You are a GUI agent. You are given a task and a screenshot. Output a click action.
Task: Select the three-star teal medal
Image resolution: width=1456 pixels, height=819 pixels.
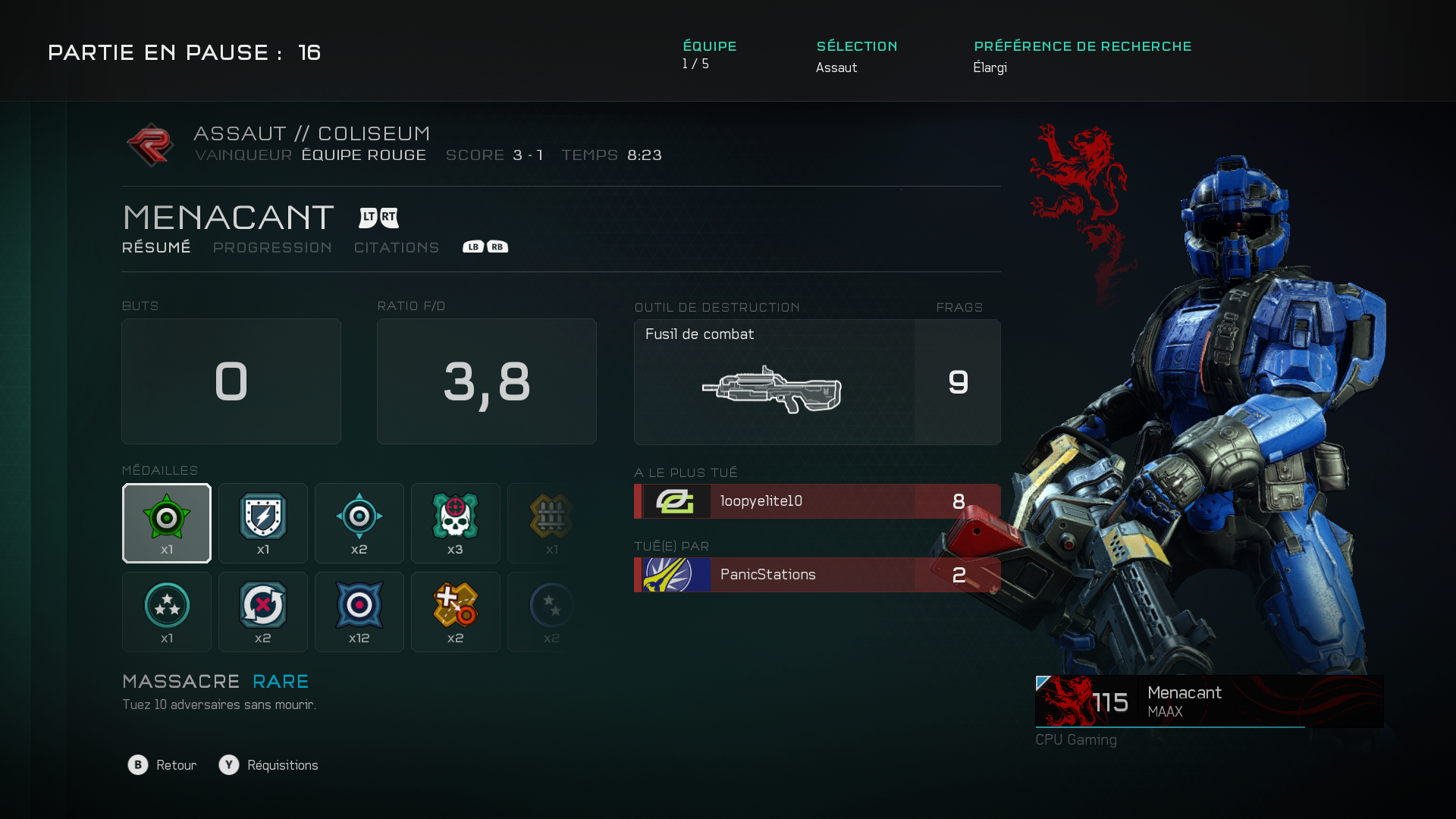tap(167, 612)
